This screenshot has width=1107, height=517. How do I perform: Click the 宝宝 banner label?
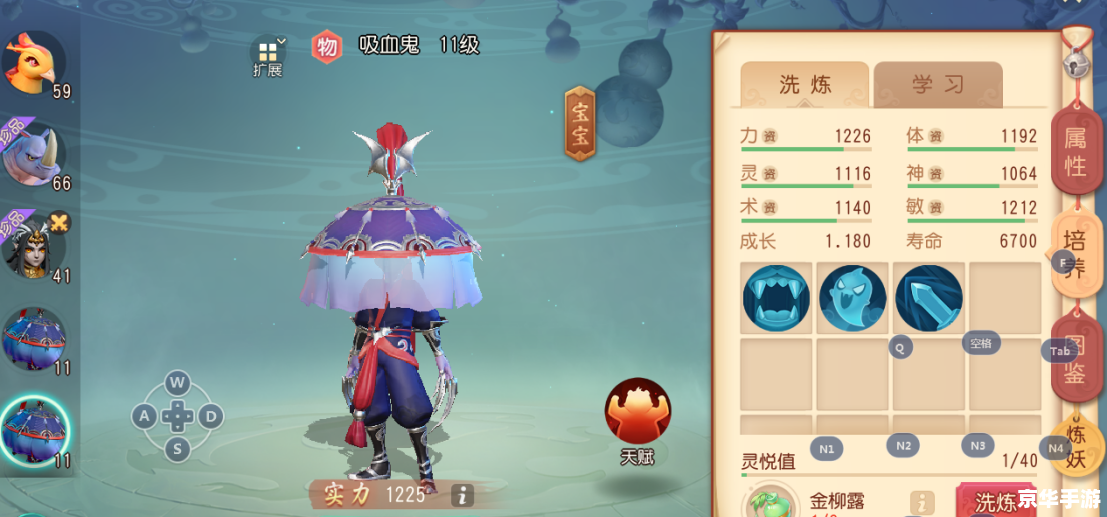(x=580, y=123)
